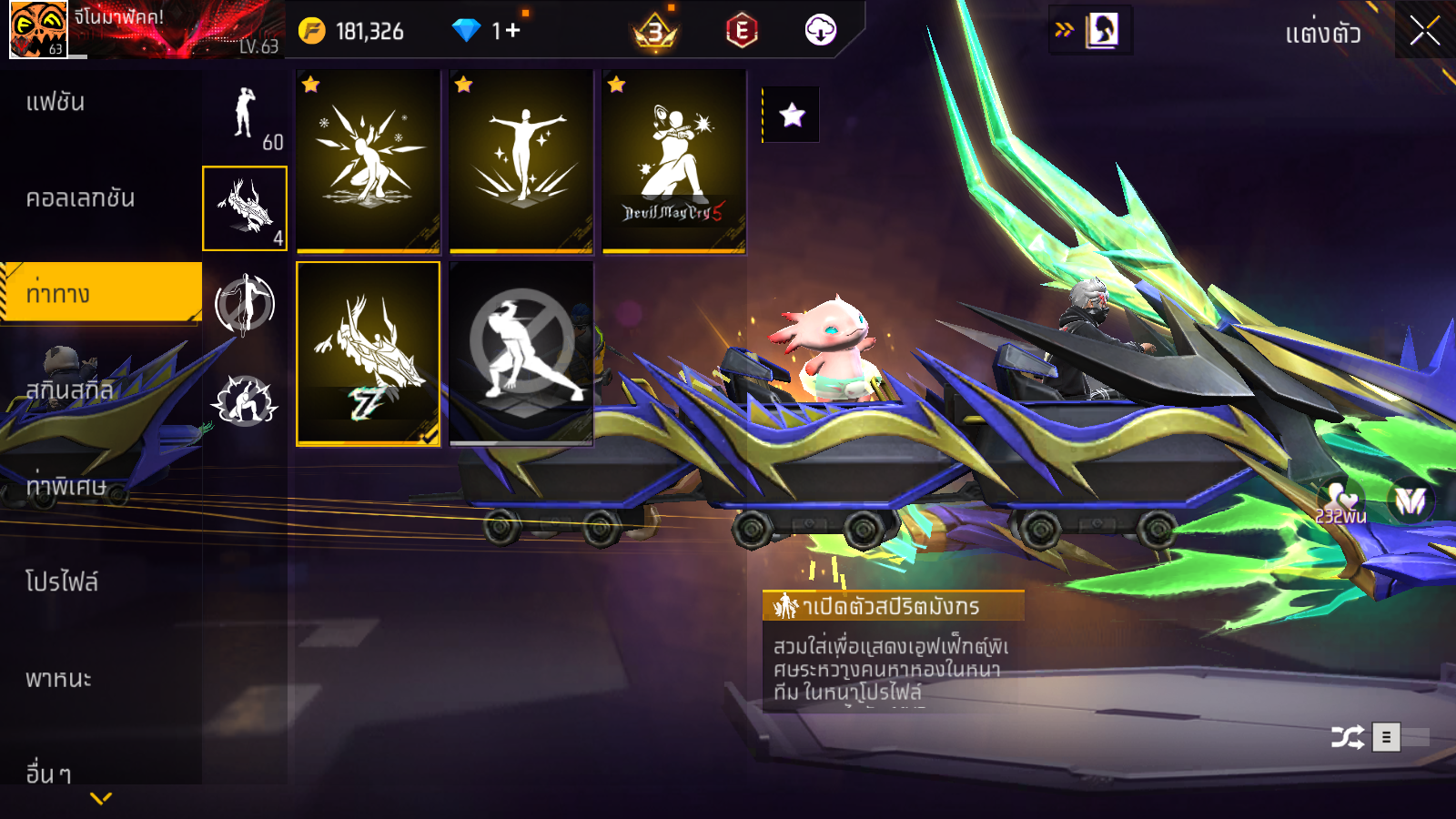
Task: Select the dragon sub-category with count 4
Action: [245, 208]
